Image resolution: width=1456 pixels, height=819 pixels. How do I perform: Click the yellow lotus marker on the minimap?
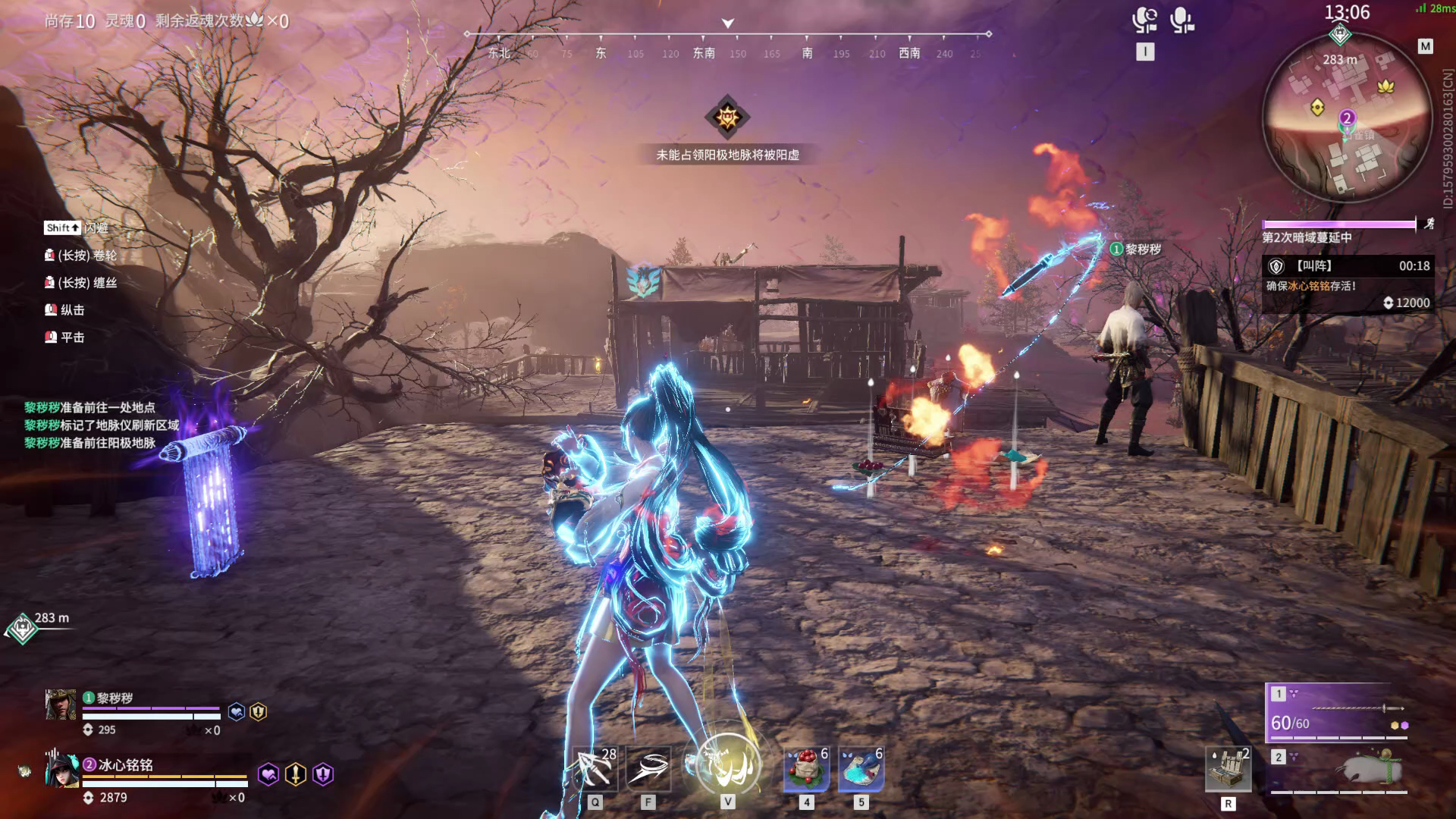[1386, 86]
